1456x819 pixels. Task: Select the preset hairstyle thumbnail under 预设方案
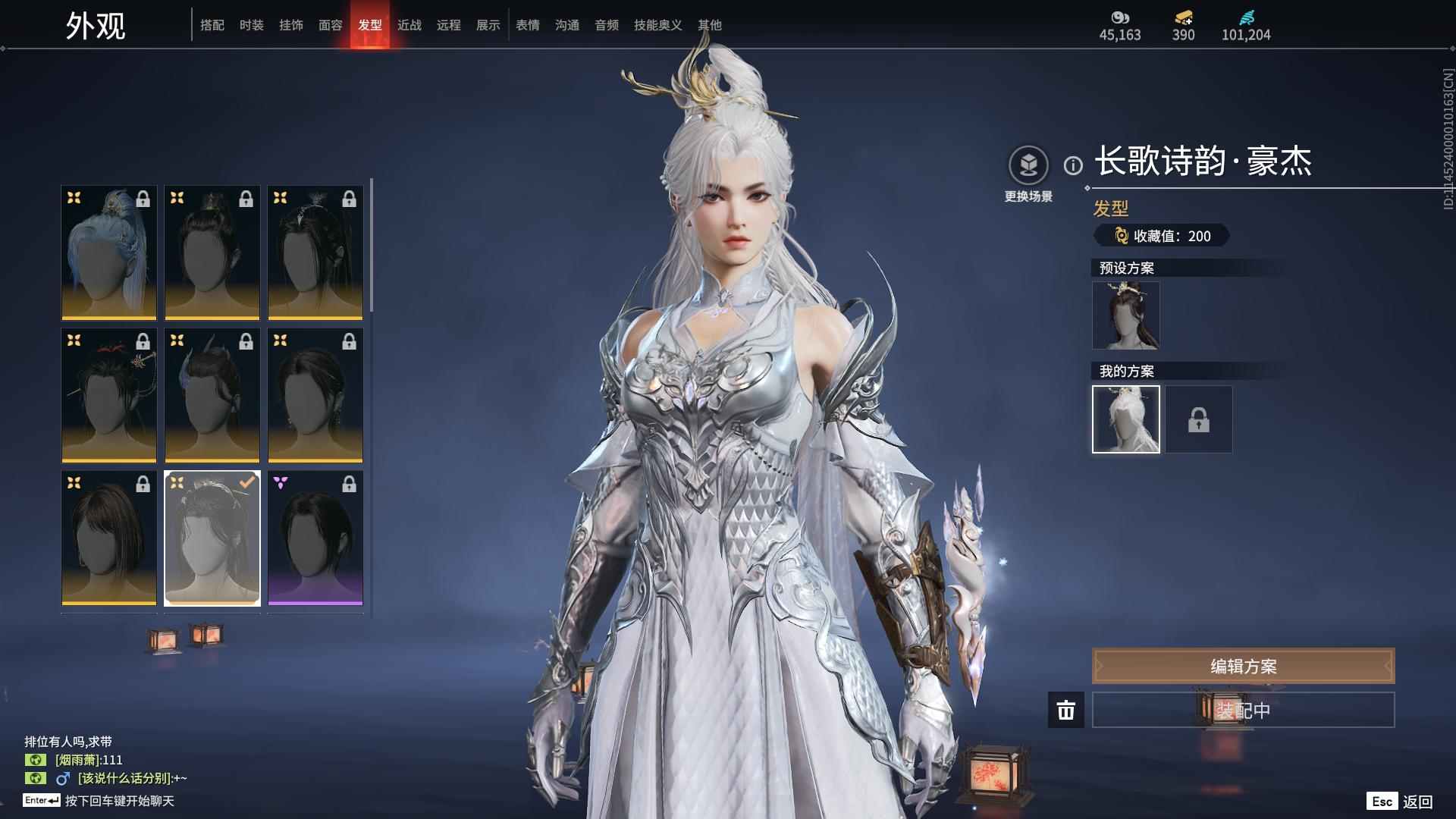[x=1125, y=315]
